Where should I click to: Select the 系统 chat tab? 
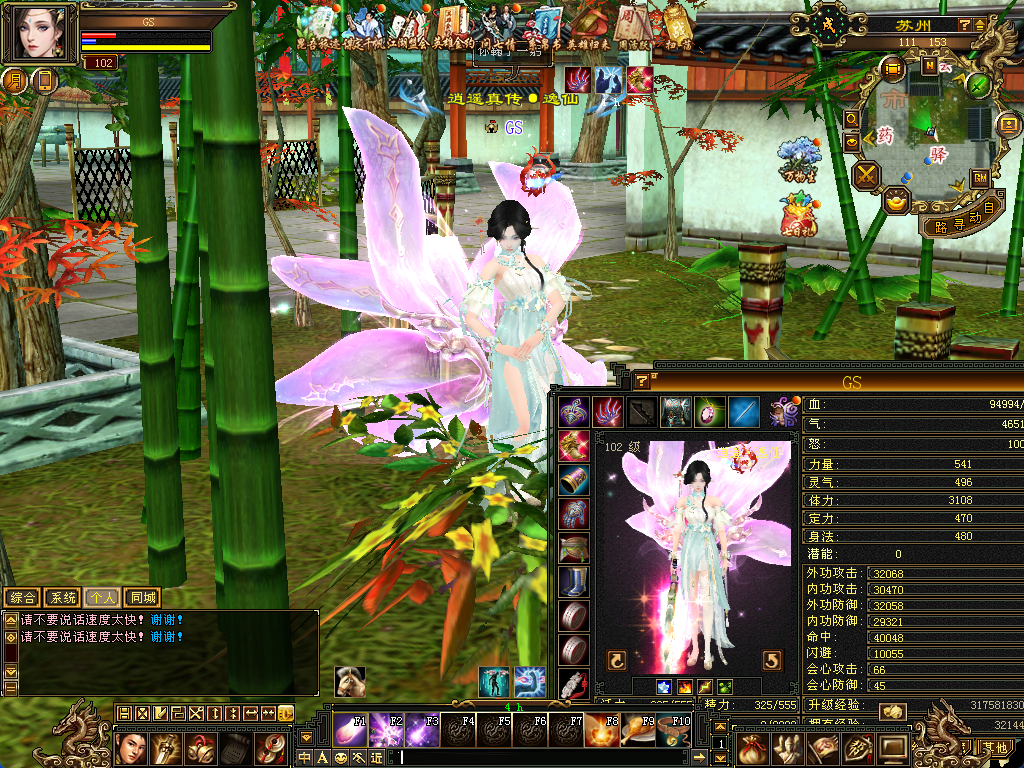pos(64,598)
